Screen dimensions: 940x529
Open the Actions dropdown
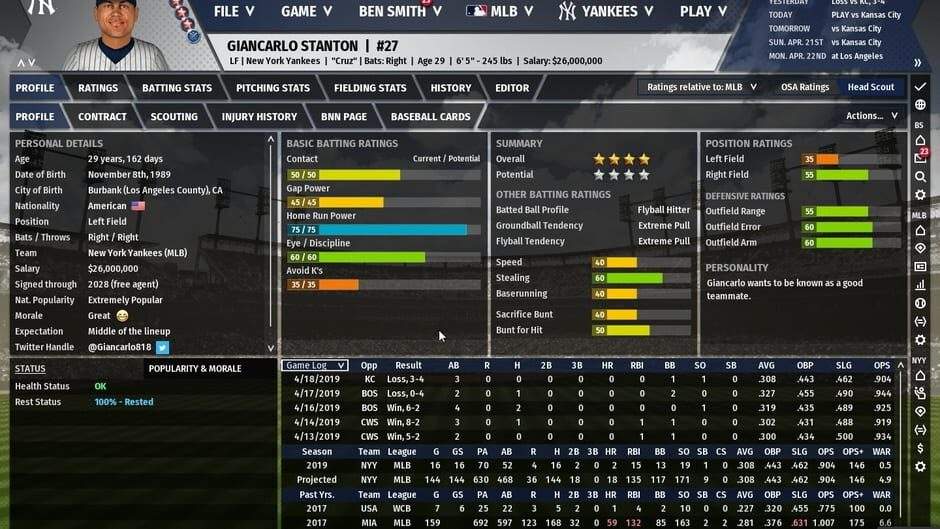point(871,116)
